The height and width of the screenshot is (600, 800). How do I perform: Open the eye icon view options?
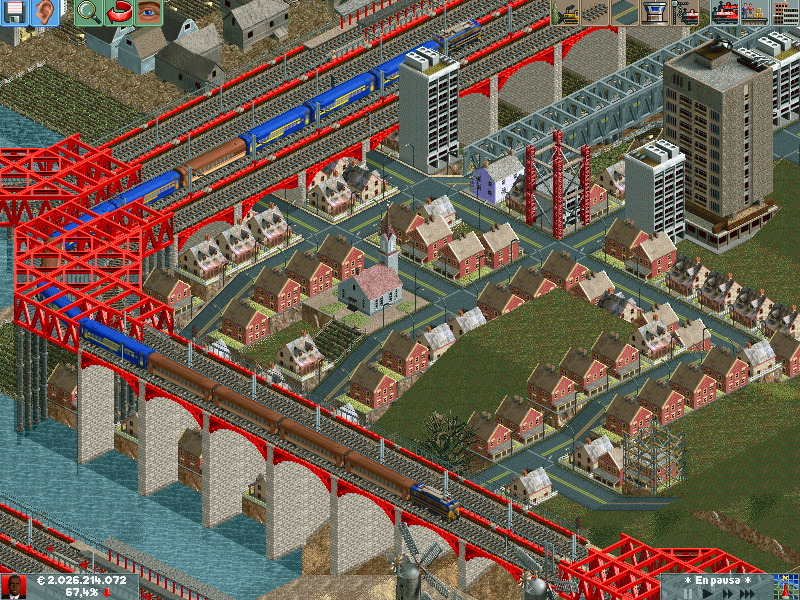148,13
